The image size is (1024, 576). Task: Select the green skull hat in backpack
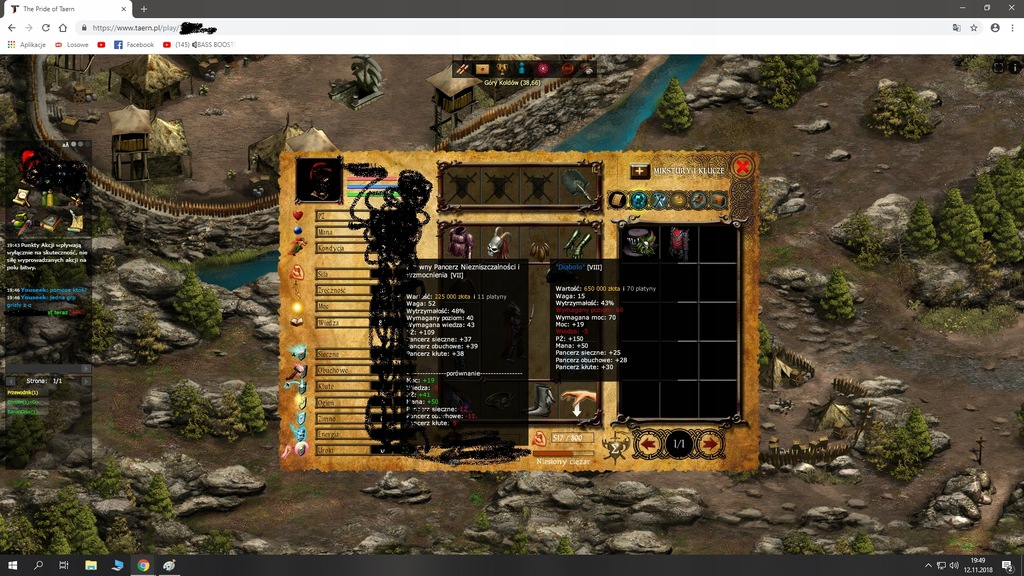click(639, 244)
